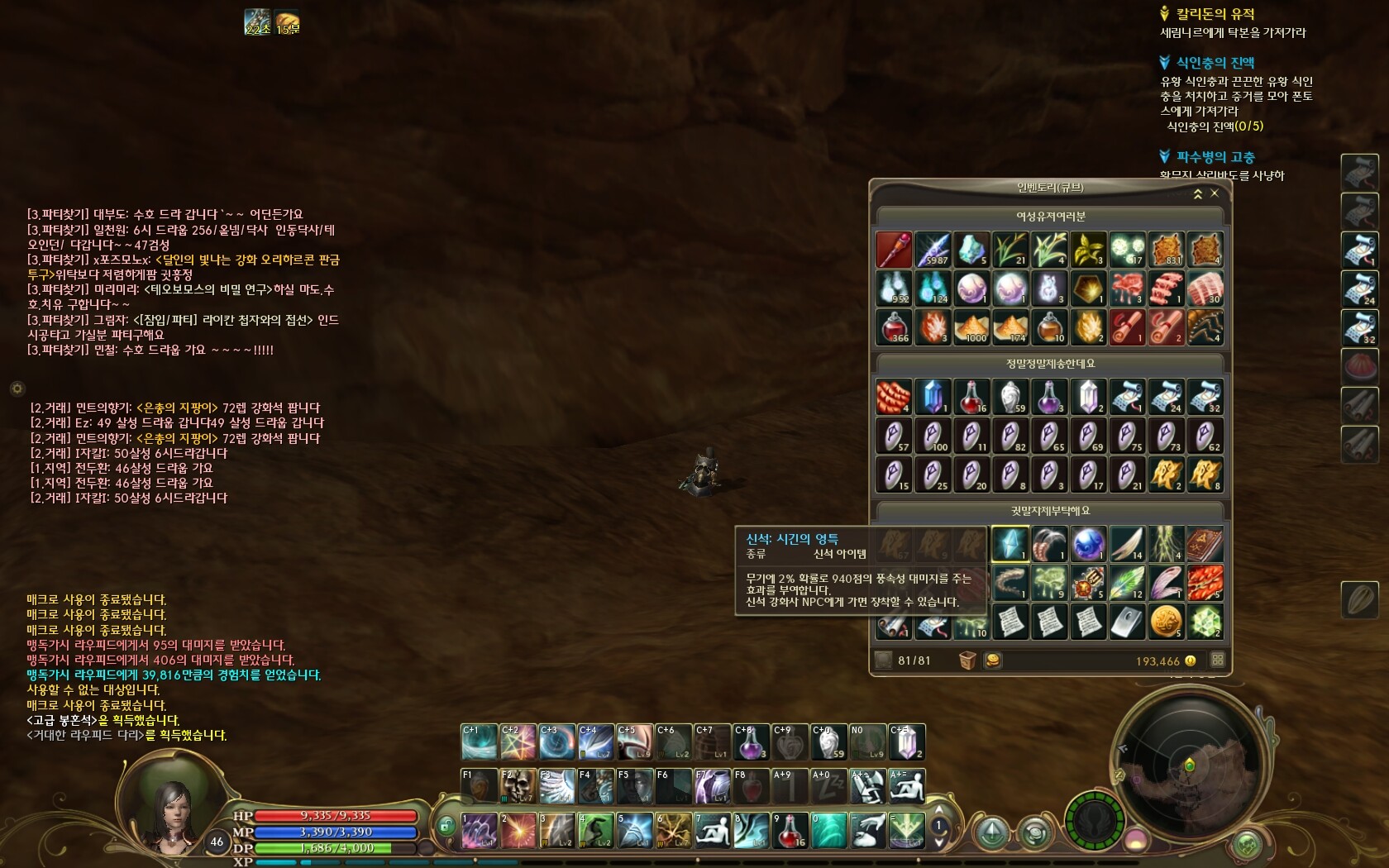Click the trash bin icon in inventory
Screen dimensions: 1389x868
click(x=967, y=661)
